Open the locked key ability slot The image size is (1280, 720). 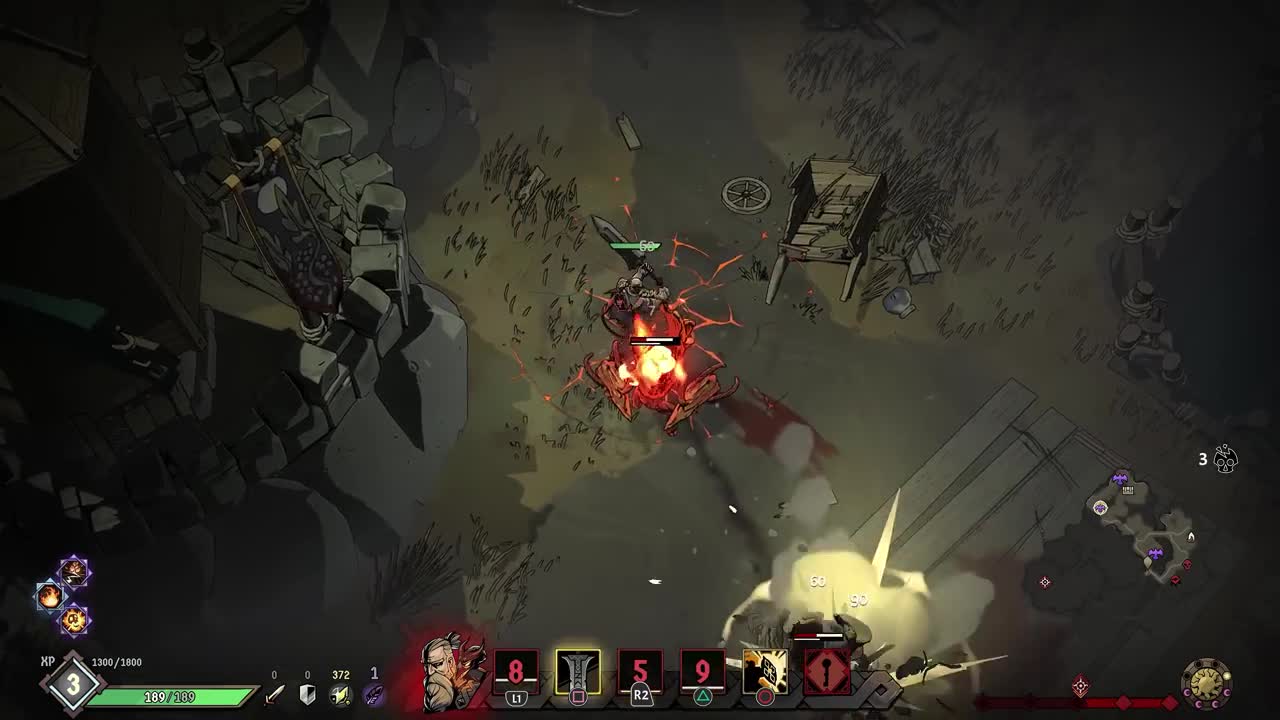click(824, 669)
